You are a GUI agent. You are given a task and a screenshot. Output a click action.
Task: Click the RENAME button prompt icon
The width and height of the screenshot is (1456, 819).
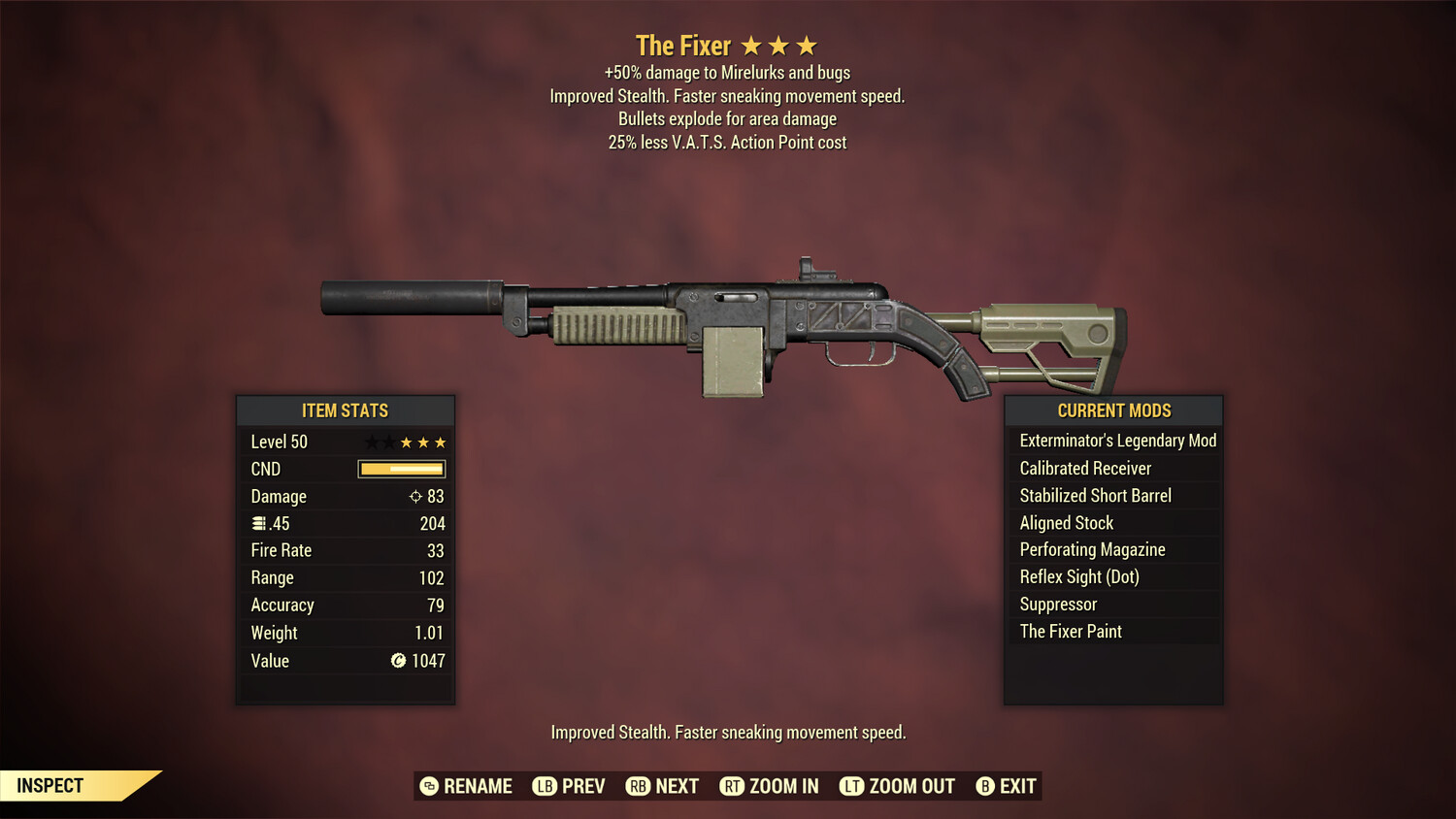(428, 786)
